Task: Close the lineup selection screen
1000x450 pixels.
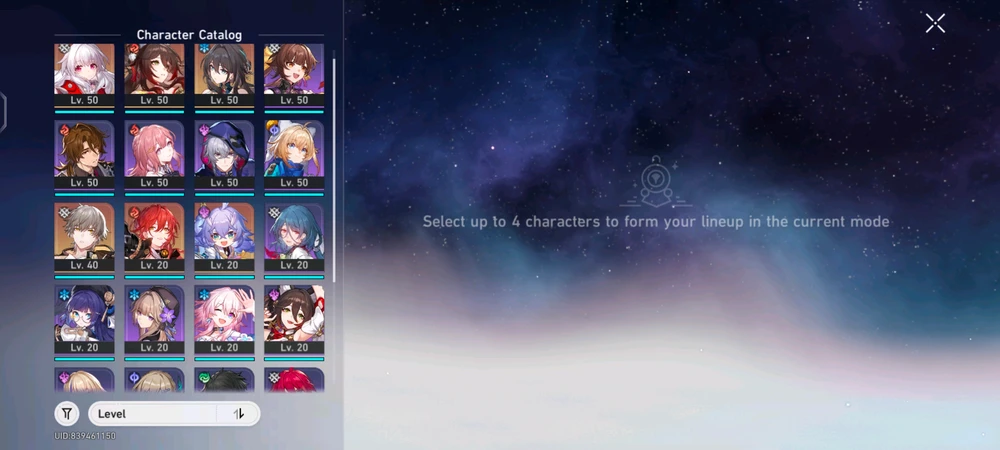Action: click(x=935, y=23)
